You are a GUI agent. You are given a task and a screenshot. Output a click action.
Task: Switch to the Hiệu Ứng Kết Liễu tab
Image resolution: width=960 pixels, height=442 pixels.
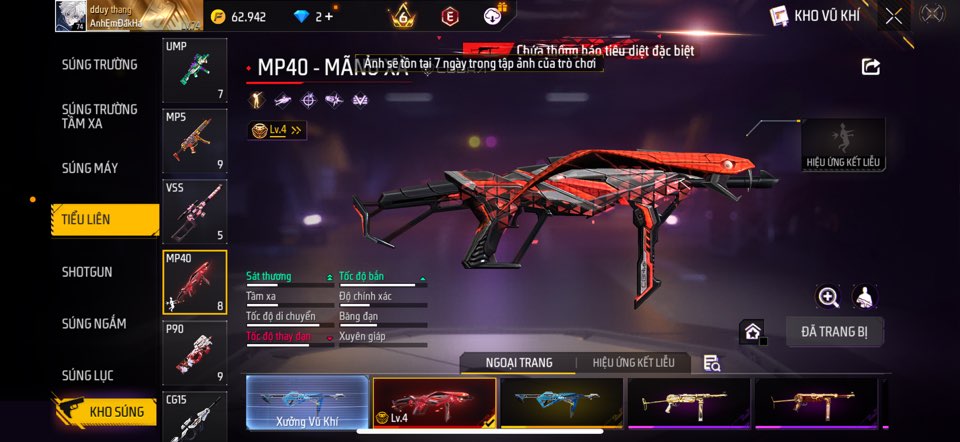pos(633,362)
